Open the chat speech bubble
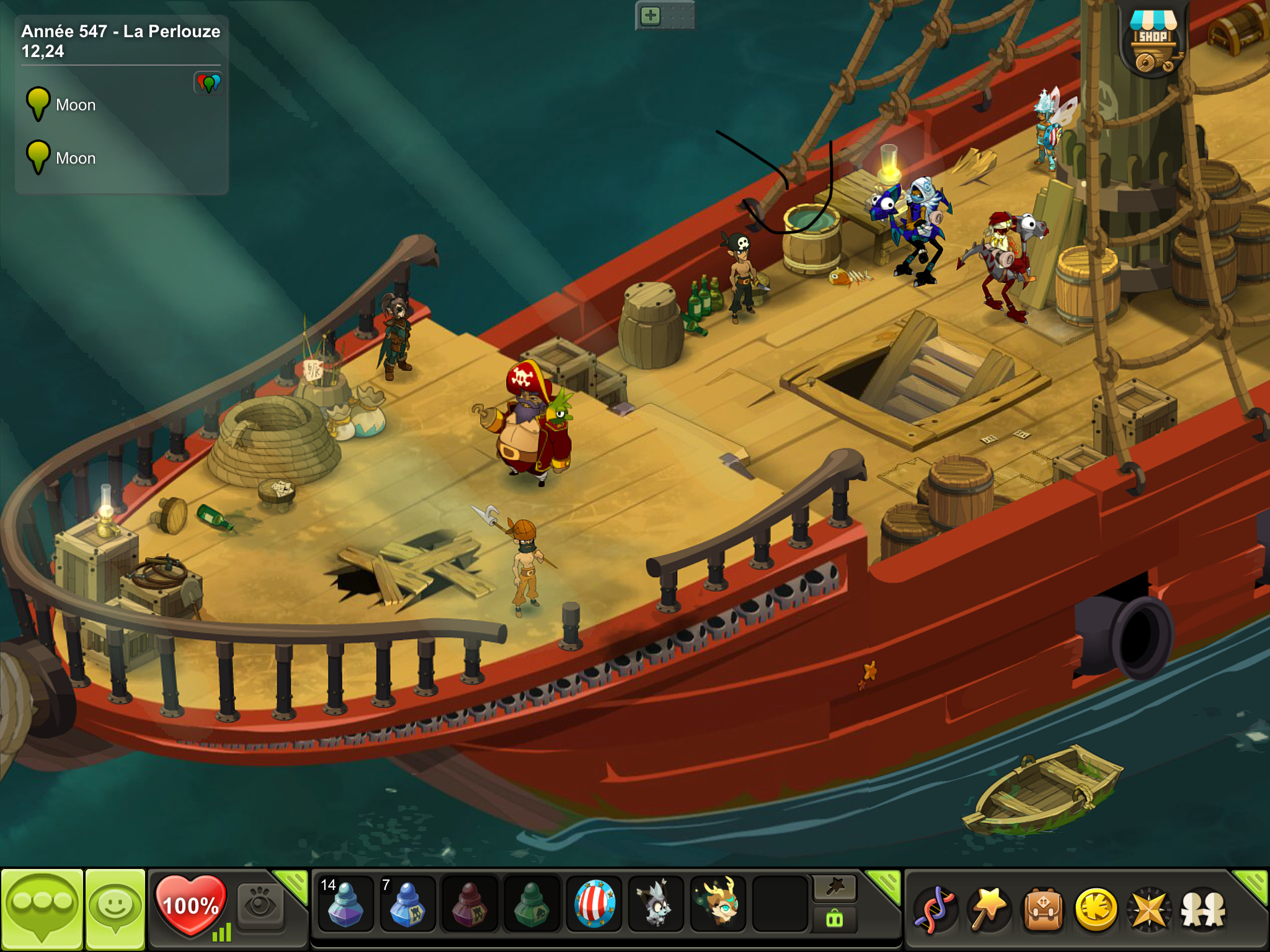The image size is (1270, 952). [42, 908]
